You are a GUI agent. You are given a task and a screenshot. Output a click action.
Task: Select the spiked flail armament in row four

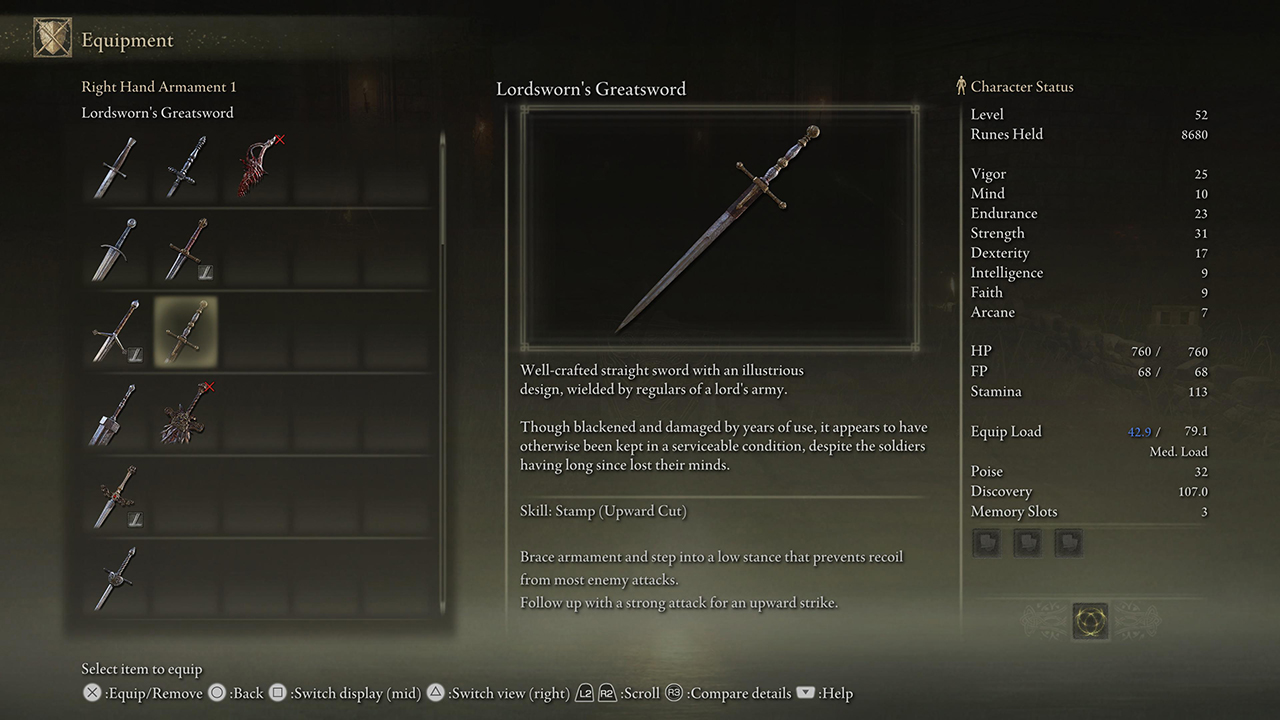pos(184,415)
